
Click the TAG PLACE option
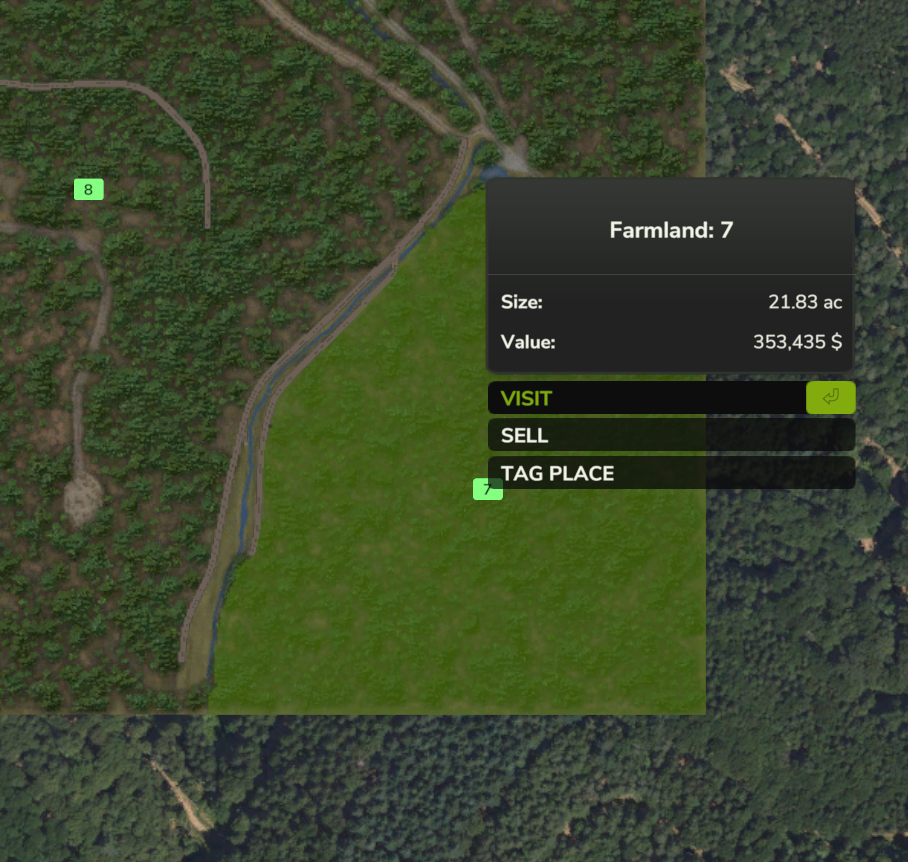670,473
